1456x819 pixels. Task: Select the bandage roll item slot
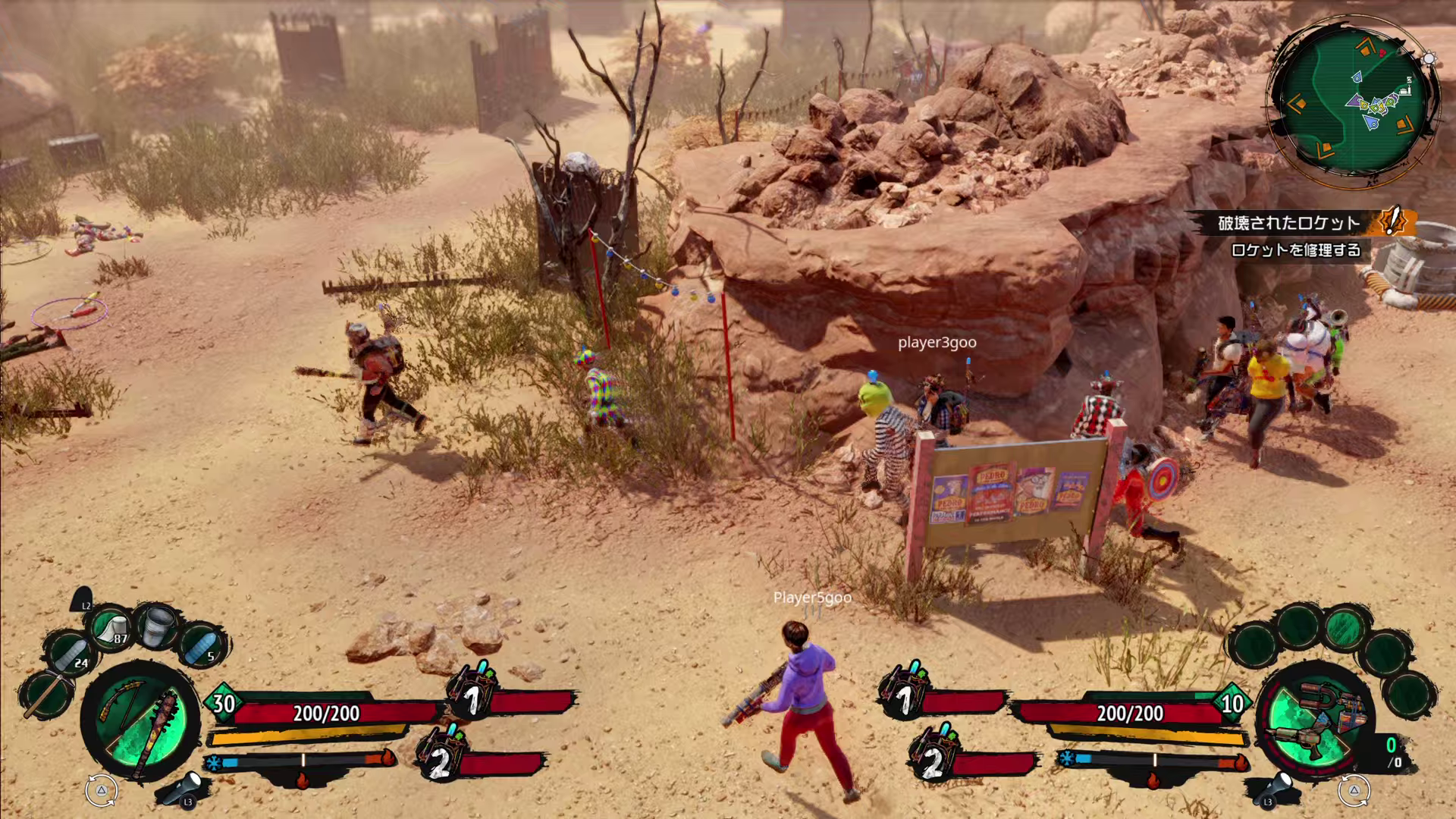pos(112,629)
